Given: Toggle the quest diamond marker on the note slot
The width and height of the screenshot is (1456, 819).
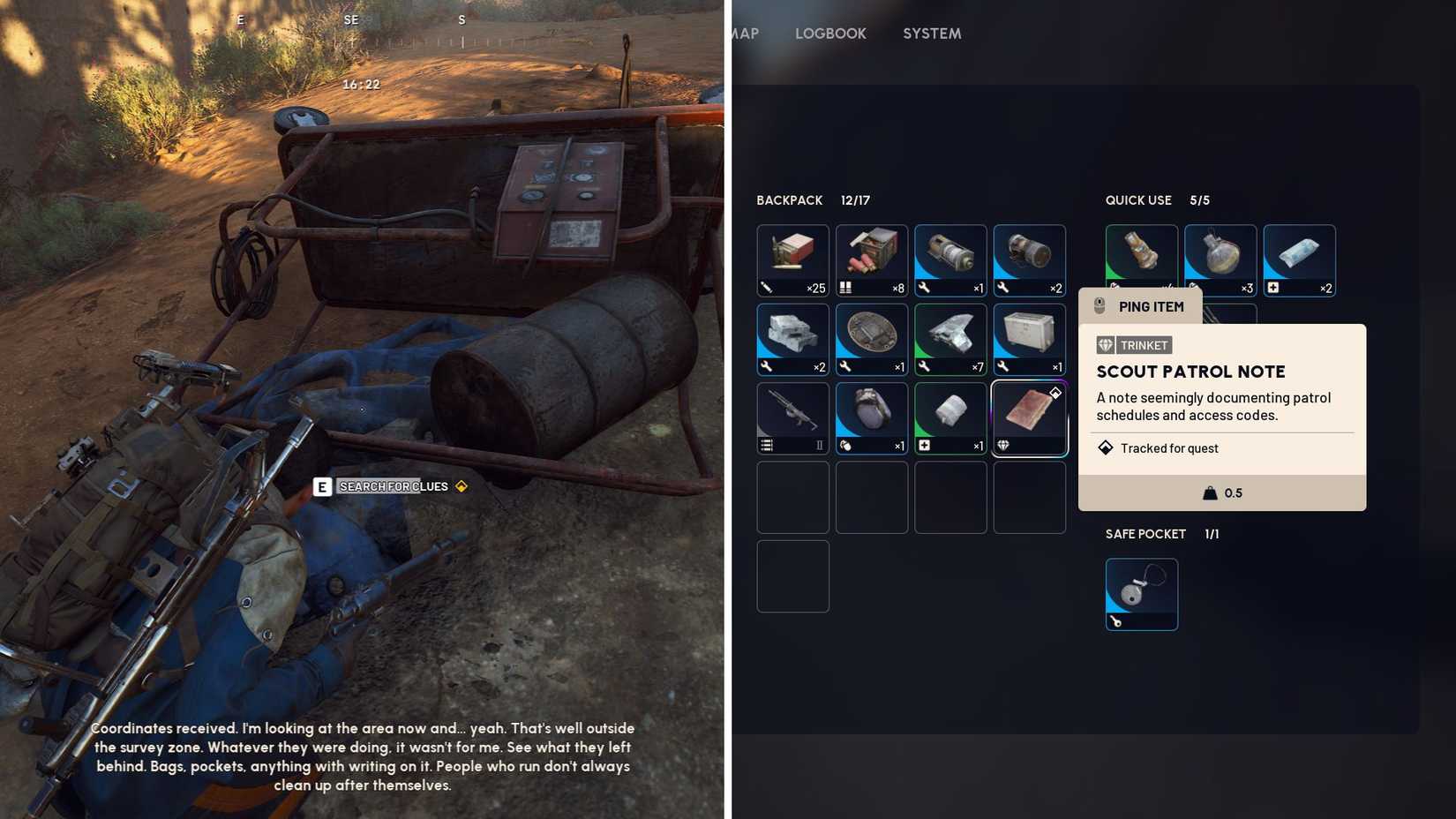Looking at the screenshot, I should coord(1054,394).
